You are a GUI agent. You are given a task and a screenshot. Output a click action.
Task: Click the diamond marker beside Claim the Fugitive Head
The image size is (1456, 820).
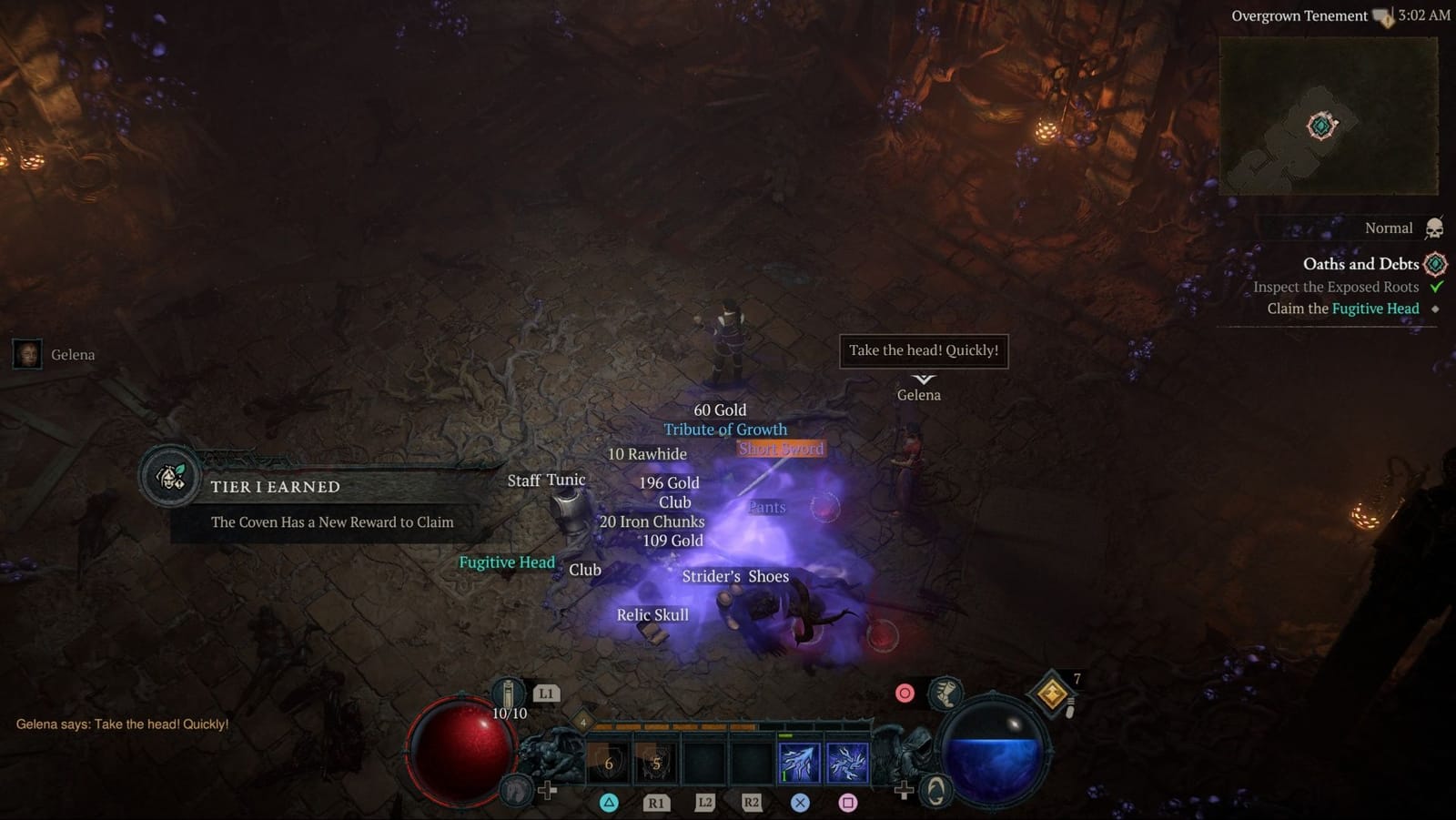point(1434,309)
